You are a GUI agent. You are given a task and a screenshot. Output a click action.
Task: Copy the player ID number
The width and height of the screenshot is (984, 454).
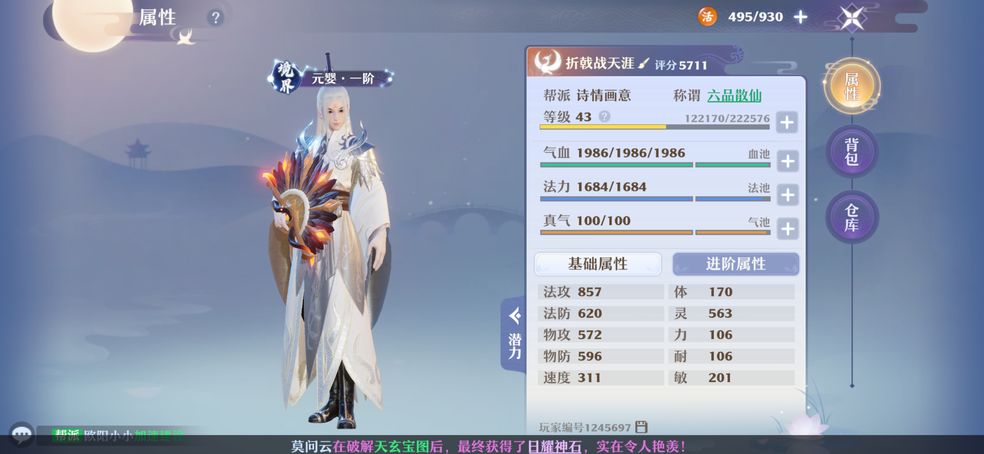[641, 427]
